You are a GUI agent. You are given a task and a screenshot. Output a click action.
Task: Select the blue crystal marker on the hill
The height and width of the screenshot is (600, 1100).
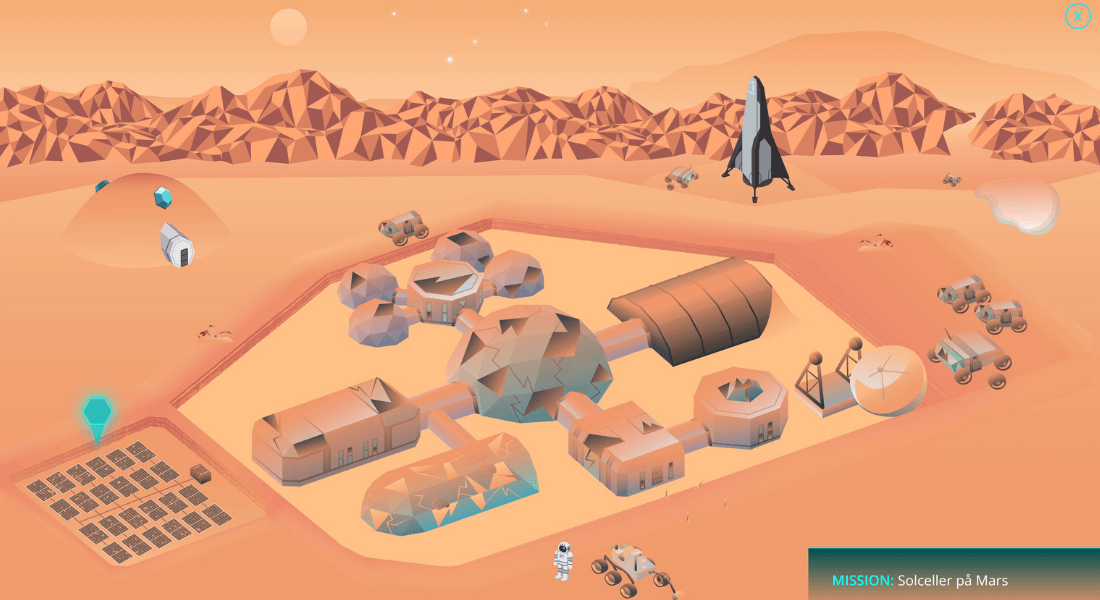(163, 198)
